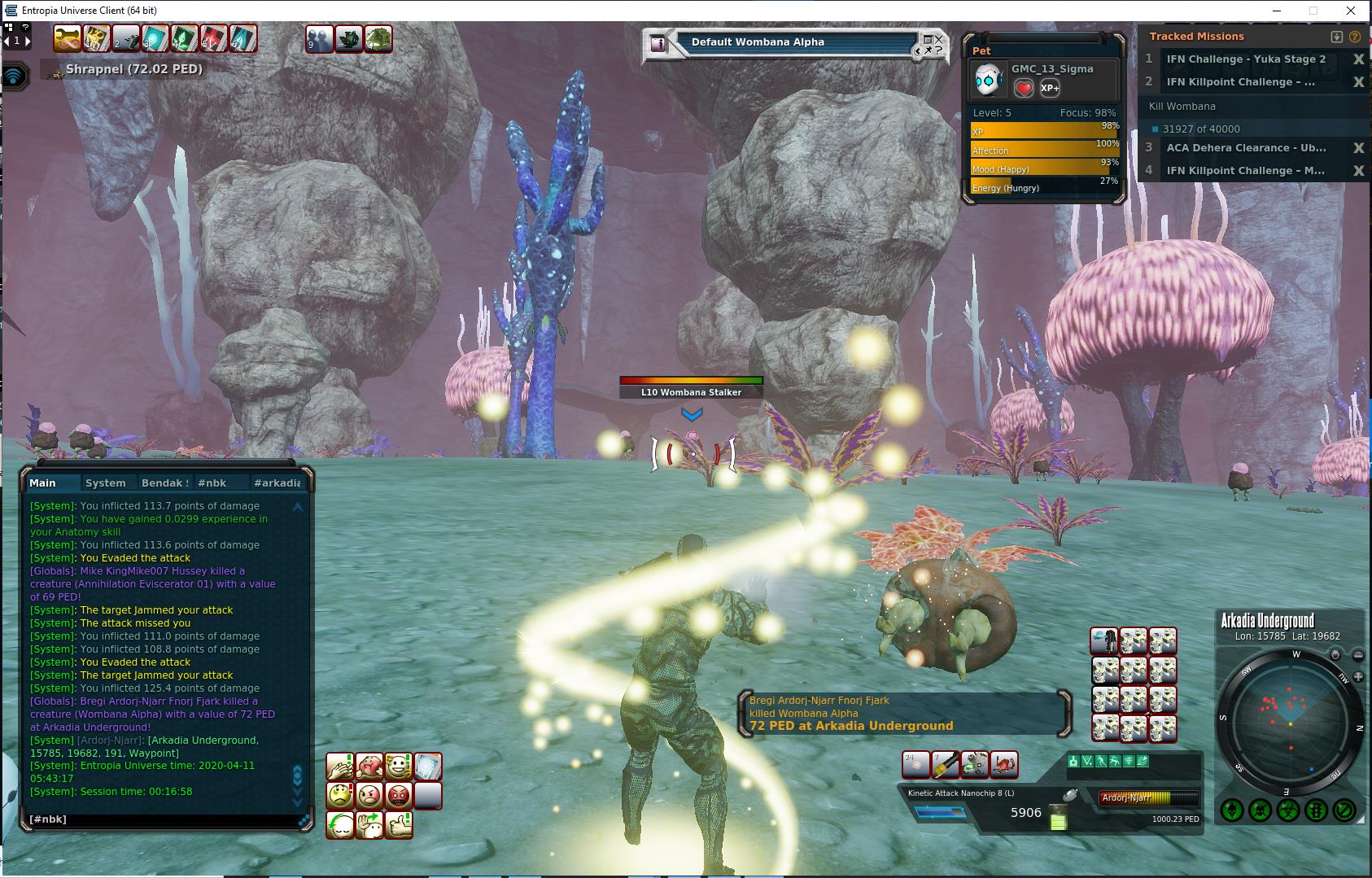The image size is (1372, 878).
Task: Use the thumbs up emote
Action: tap(399, 824)
